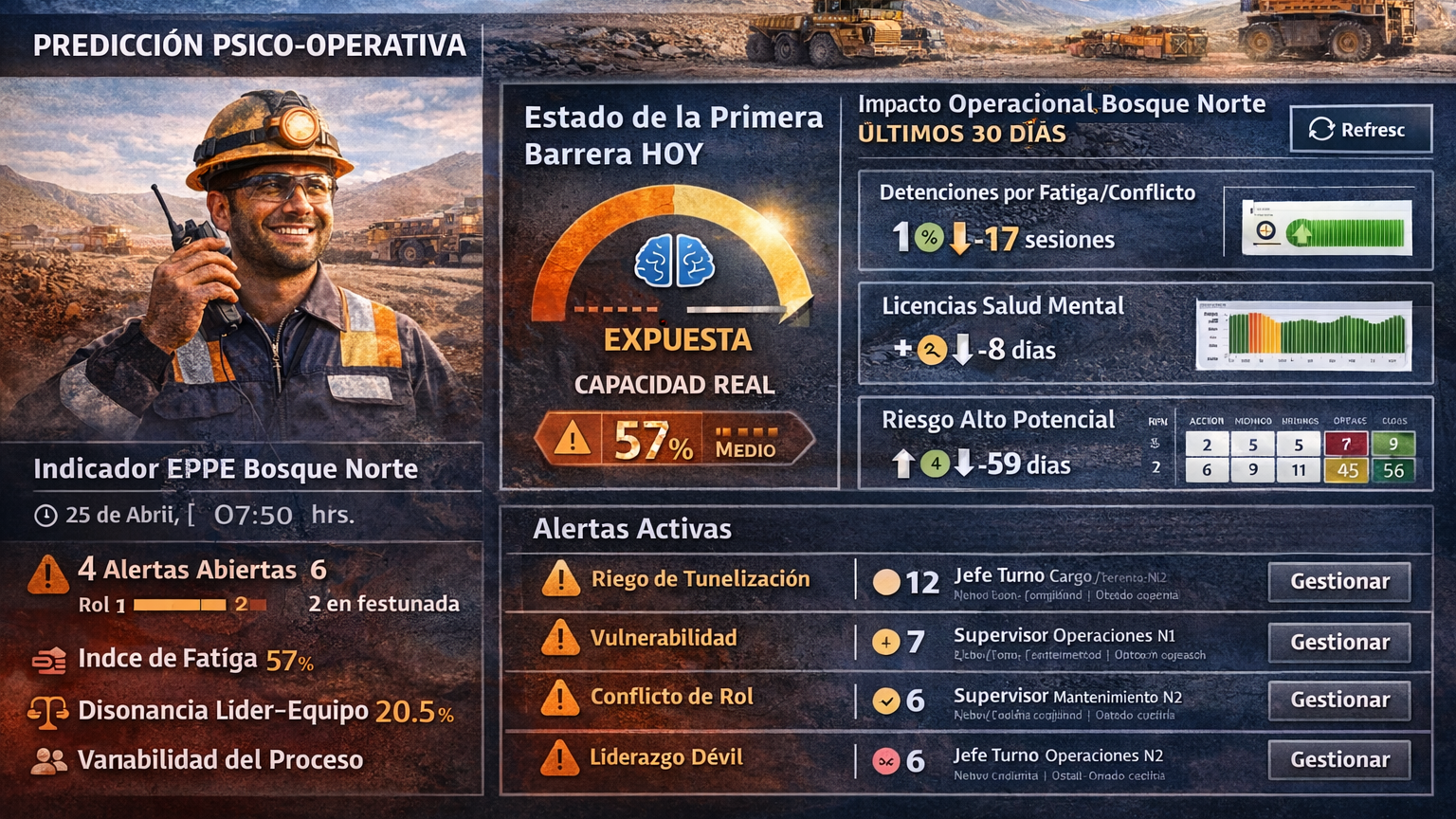Open the Detenciones por Fatiga/Conflicto chart thumbnail
Screen dimensions: 1456x819
pyautogui.click(x=1326, y=228)
